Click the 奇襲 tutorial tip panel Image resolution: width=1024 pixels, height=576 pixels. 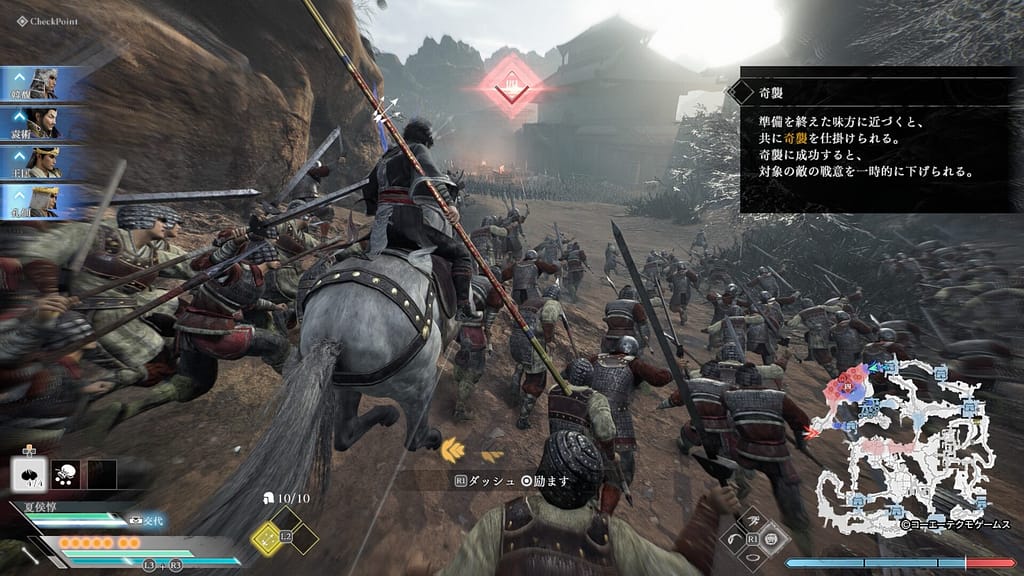(x=880, y=138)
